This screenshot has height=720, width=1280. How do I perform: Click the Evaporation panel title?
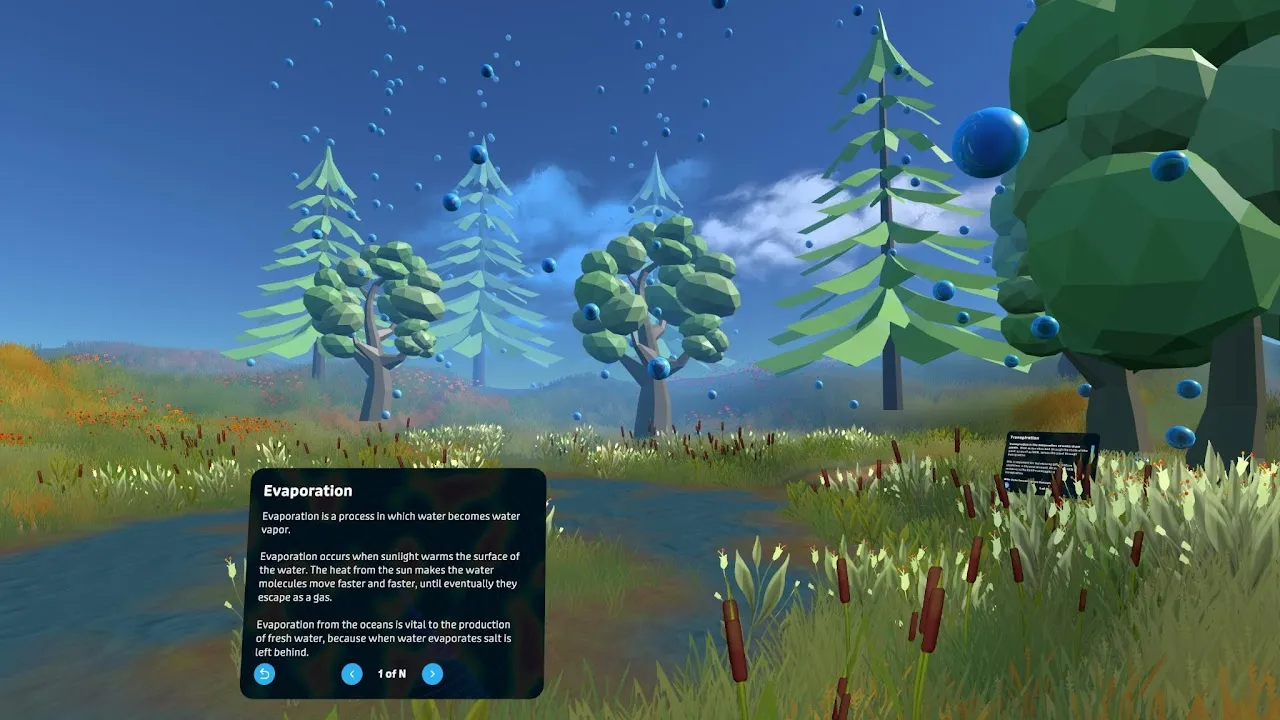[308, 490]
